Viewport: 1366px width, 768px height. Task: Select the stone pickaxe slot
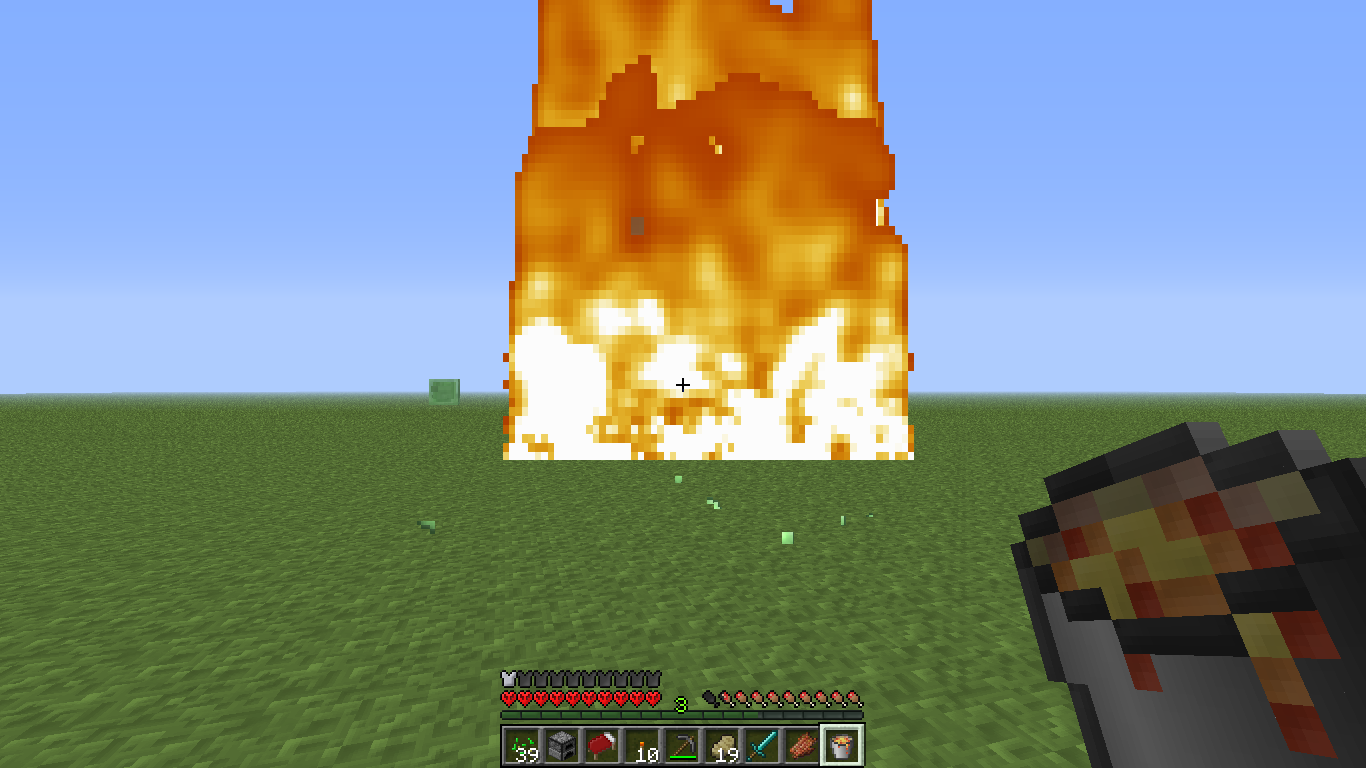point(682,745)
